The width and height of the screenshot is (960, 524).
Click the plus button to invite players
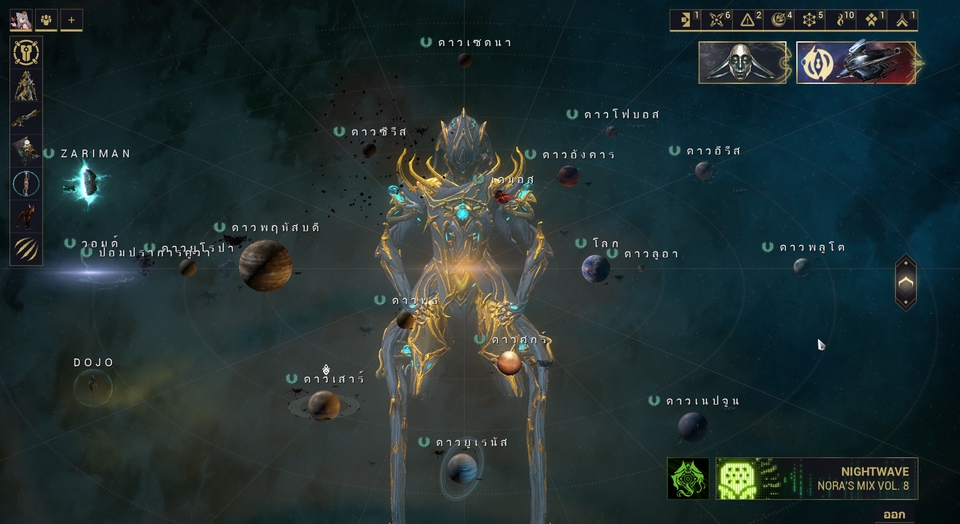pos(71,19)
